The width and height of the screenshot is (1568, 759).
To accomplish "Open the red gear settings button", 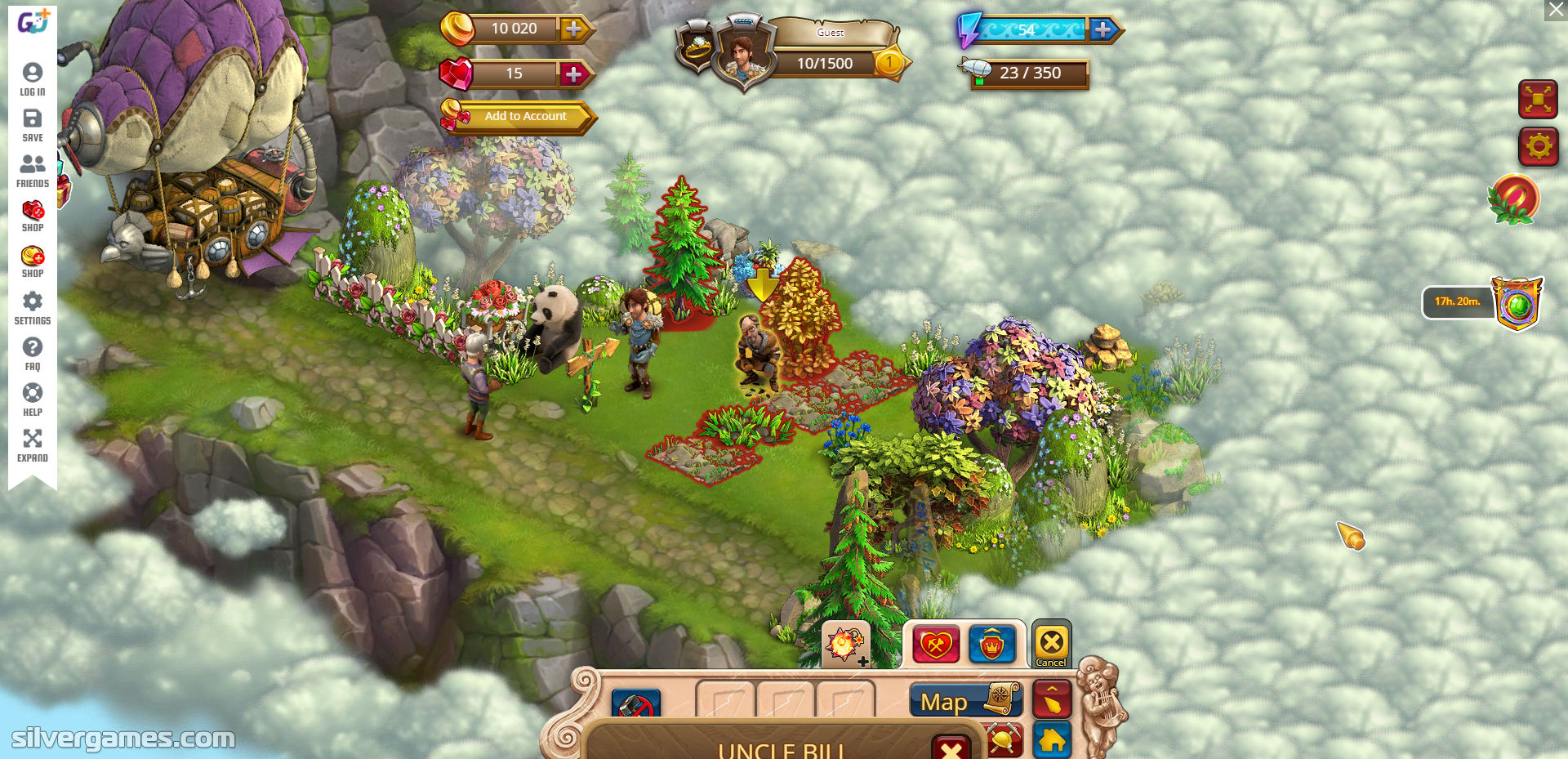I will click(x=1538, y=147).
